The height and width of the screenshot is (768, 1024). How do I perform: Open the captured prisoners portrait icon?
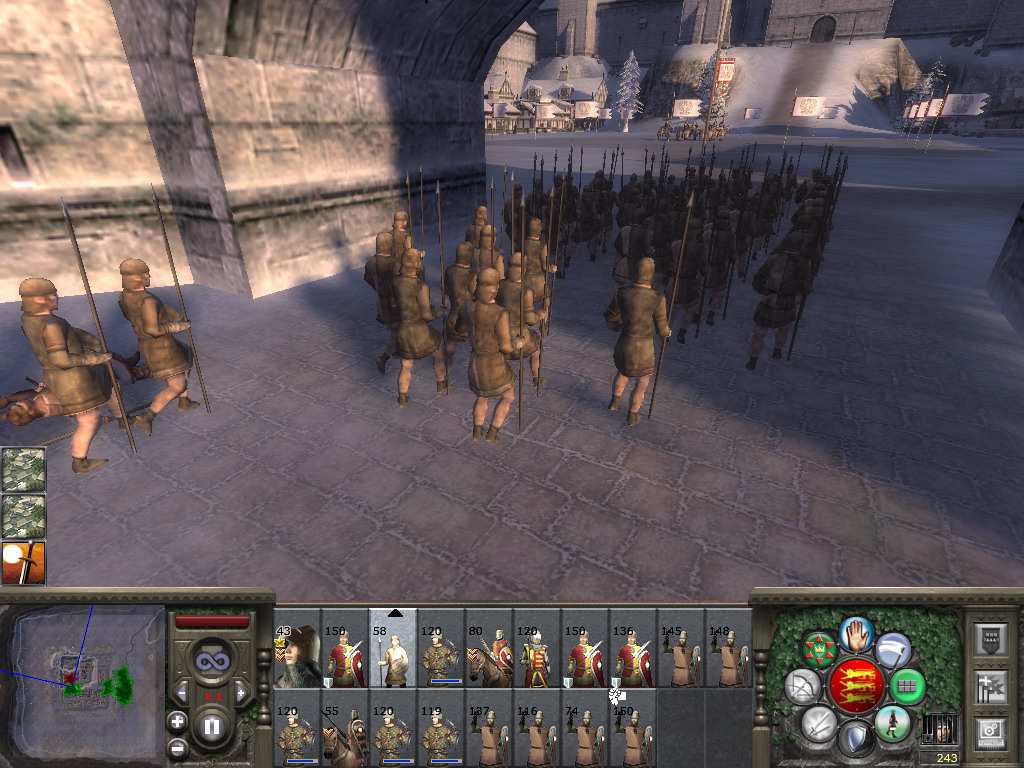tap(938, 730)
